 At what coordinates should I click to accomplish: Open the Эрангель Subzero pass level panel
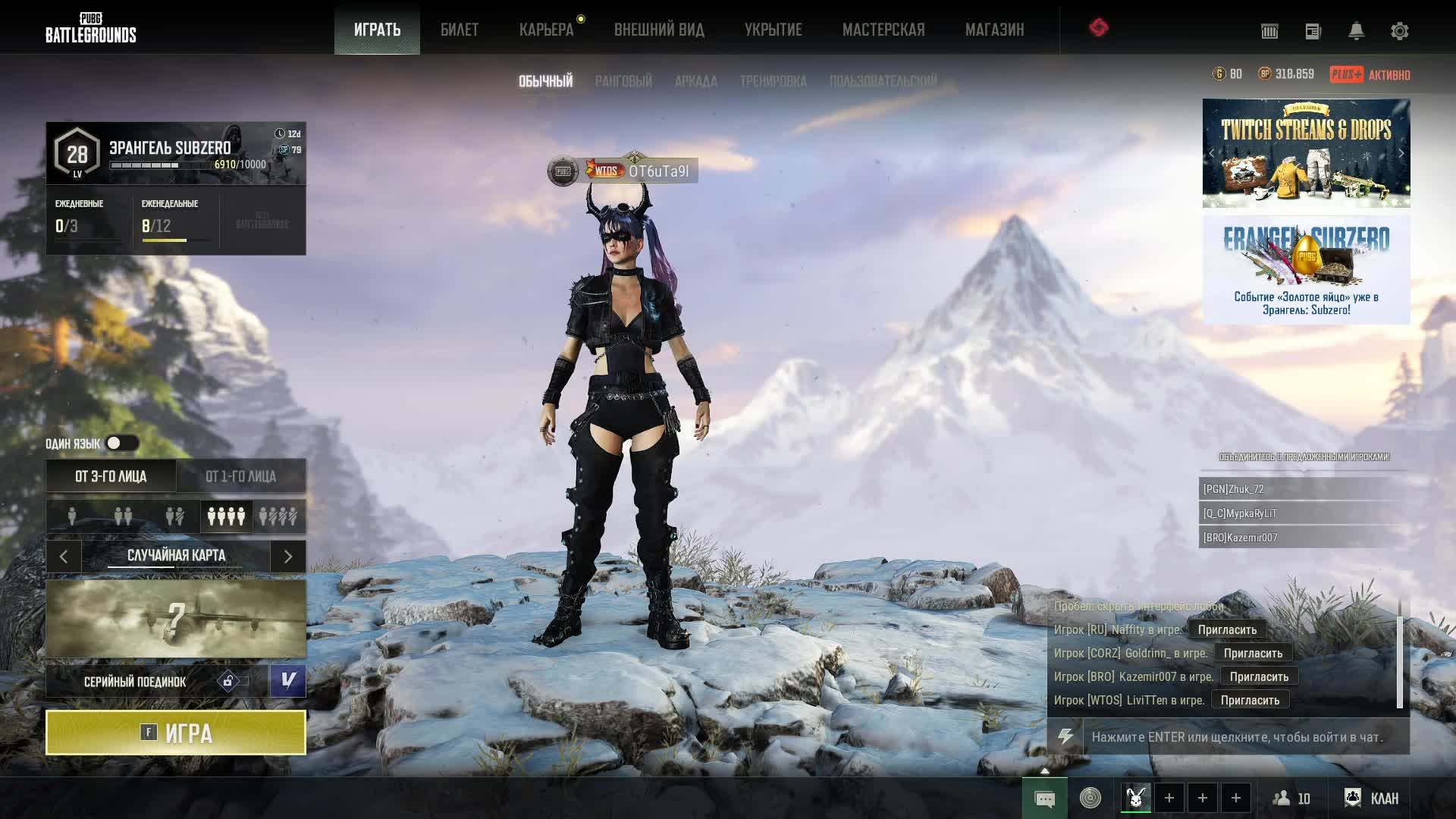[x=176, y=154]
